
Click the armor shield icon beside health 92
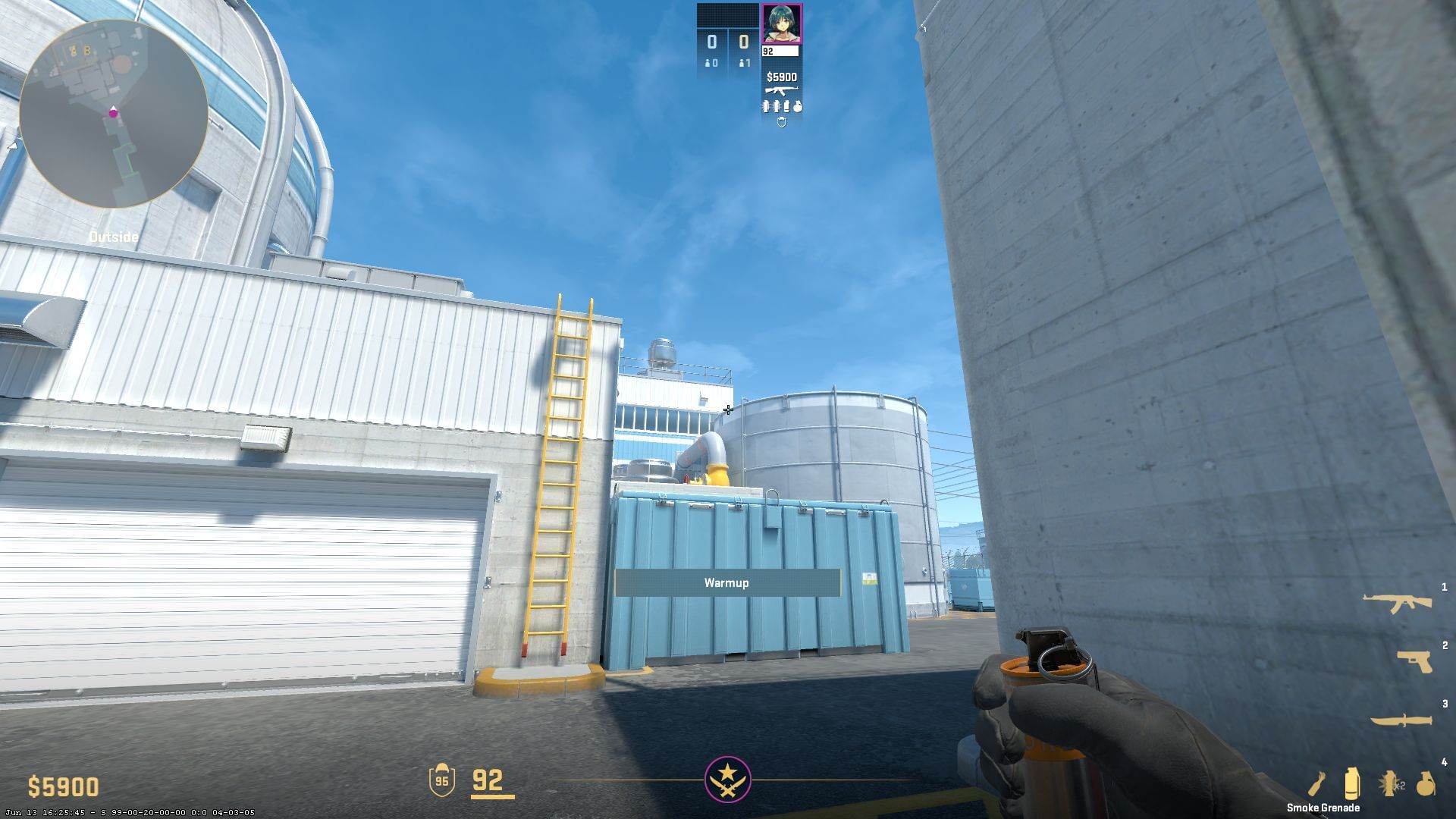point(442,780)
